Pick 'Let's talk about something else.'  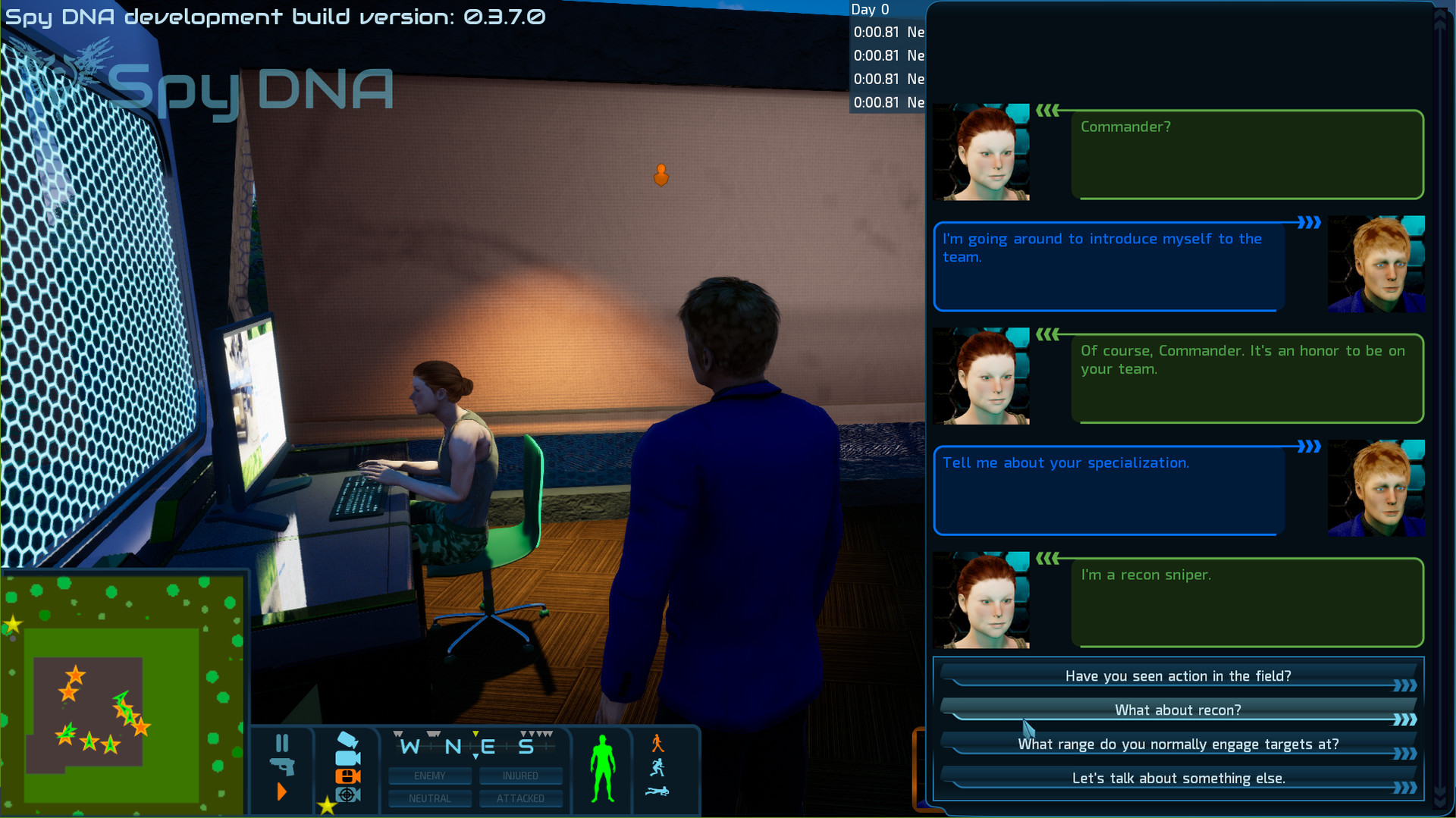(1178, 778)
